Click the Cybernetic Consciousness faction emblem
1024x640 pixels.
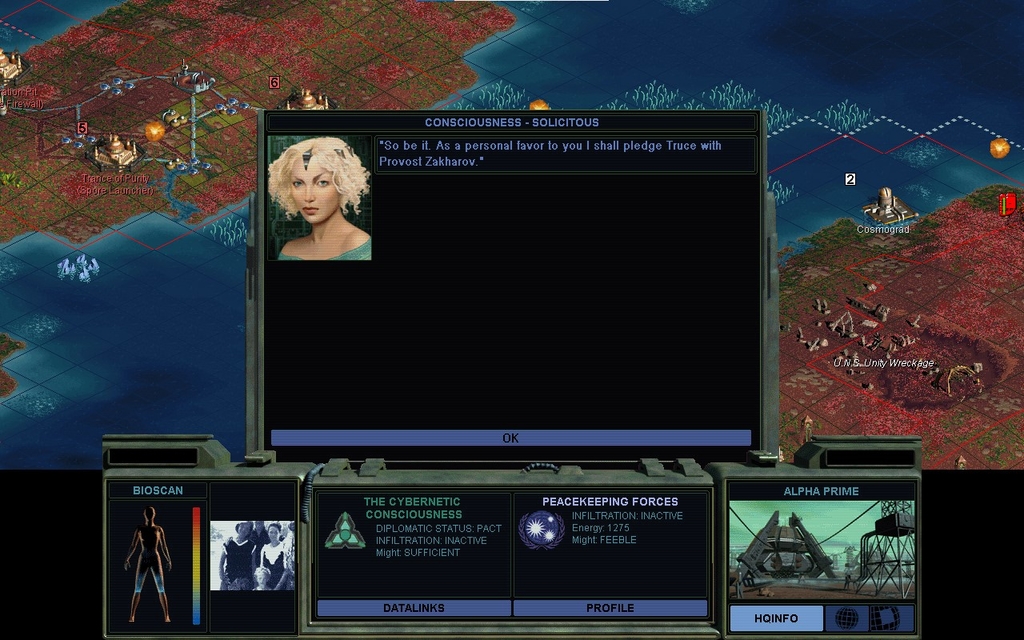(x=344, y=530)
